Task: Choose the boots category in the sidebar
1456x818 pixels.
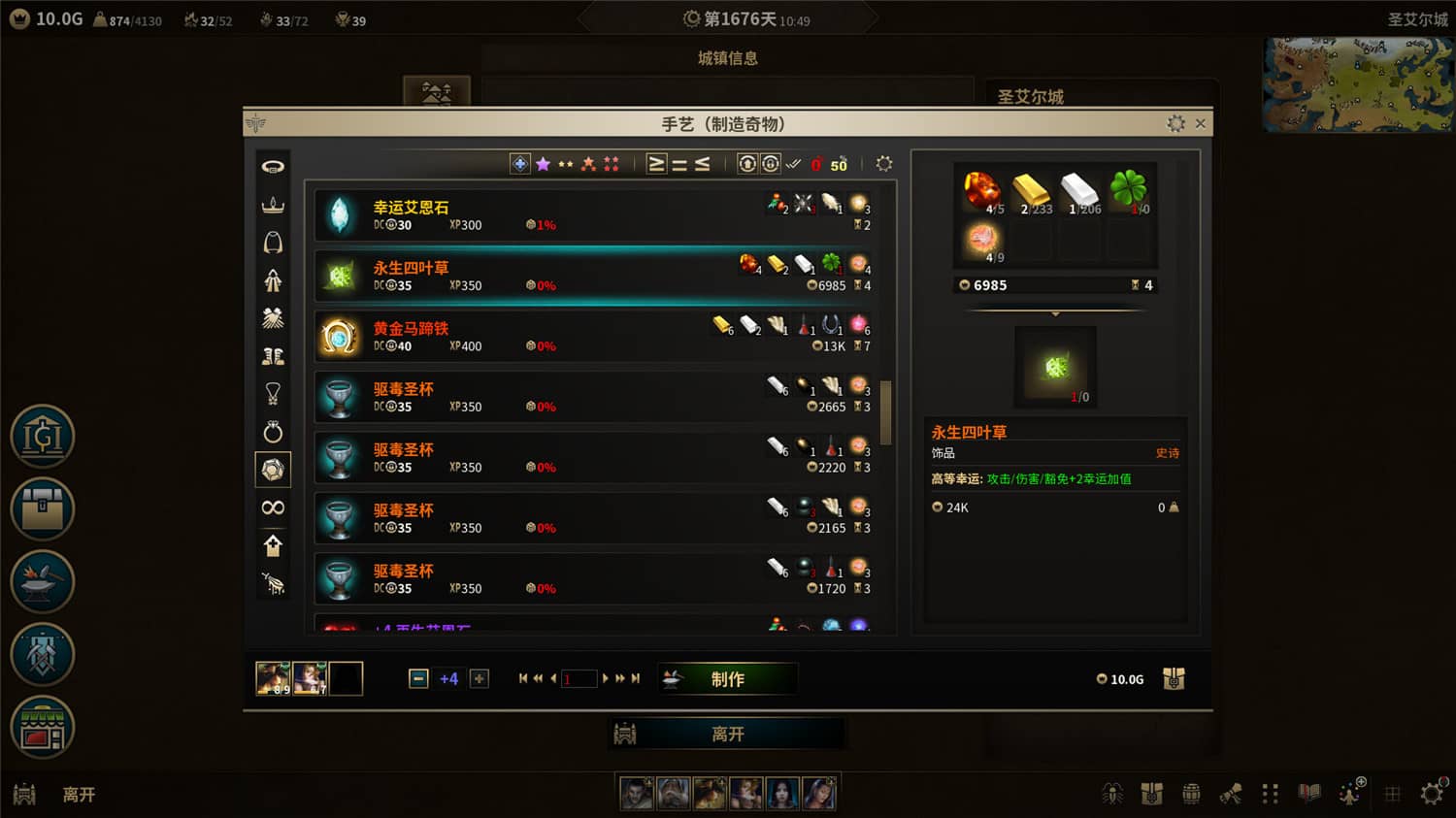Action: tap(273, 356)
